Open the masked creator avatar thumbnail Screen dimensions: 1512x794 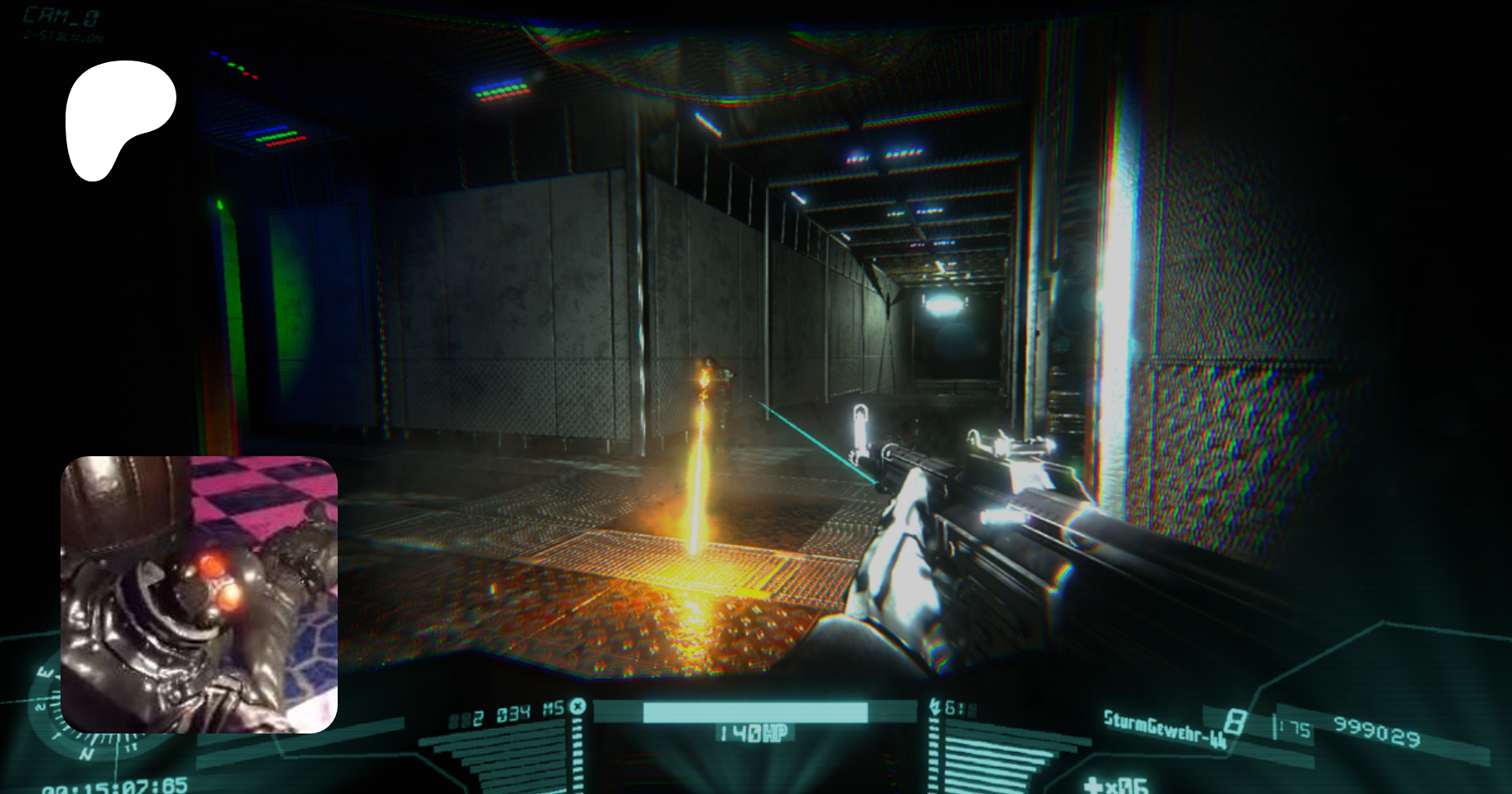pyautogui.click(x=199, y=594)
